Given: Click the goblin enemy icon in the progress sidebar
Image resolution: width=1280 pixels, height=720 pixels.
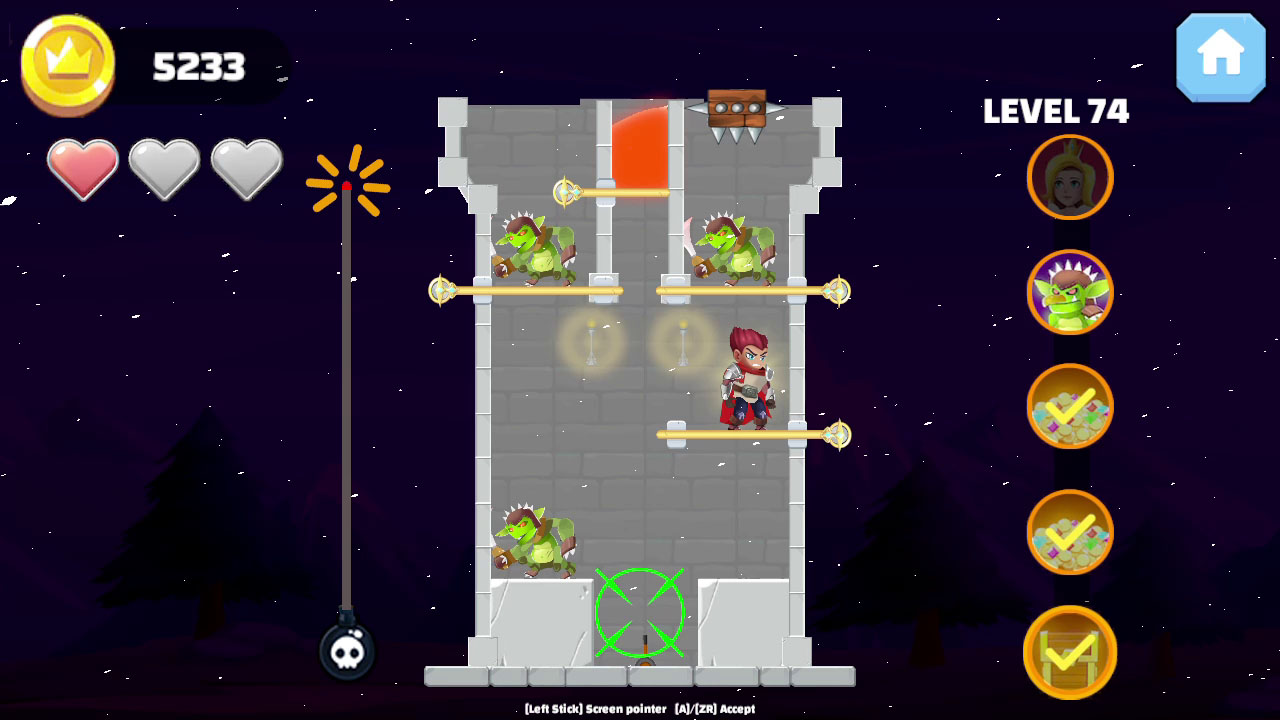Looking at the screenshot, I should click(x=1069, y=293).
